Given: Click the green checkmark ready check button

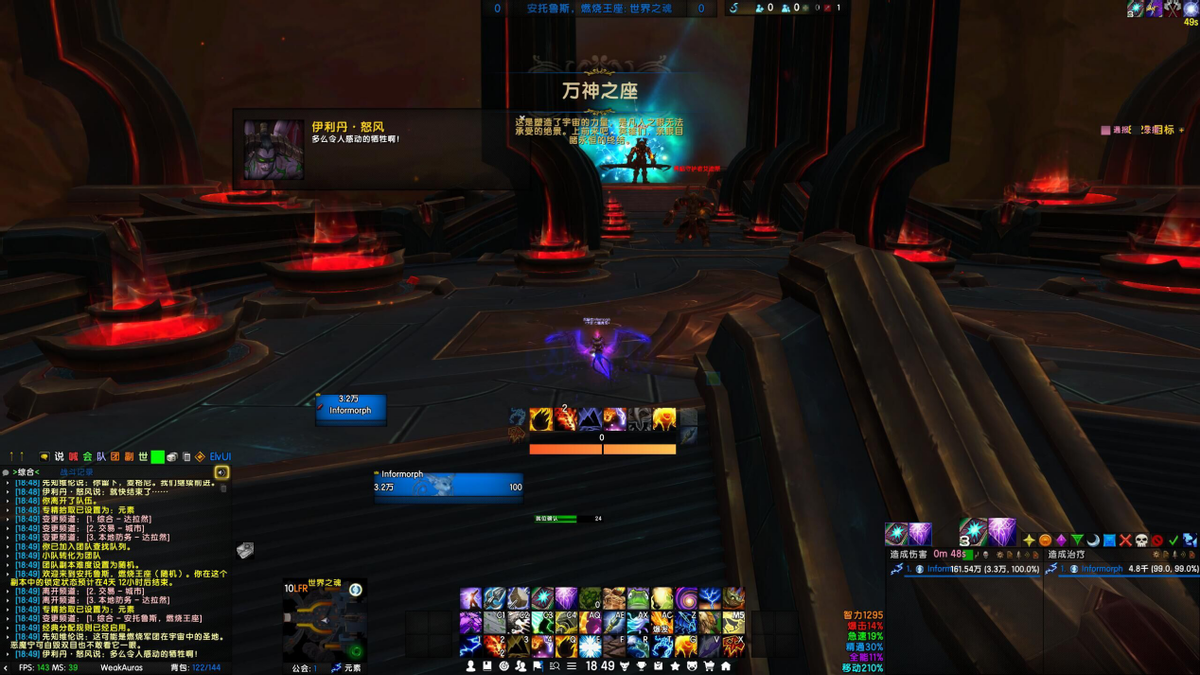Looking at the screenshot, I should (1173, 540).
